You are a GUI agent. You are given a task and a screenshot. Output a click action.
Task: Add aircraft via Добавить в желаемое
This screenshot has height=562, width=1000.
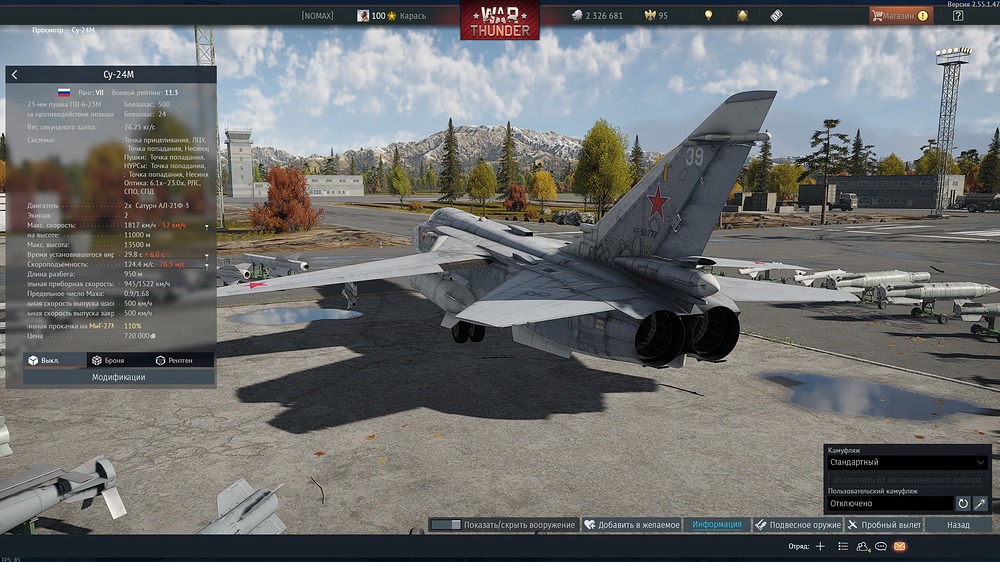tap(632, 525)
